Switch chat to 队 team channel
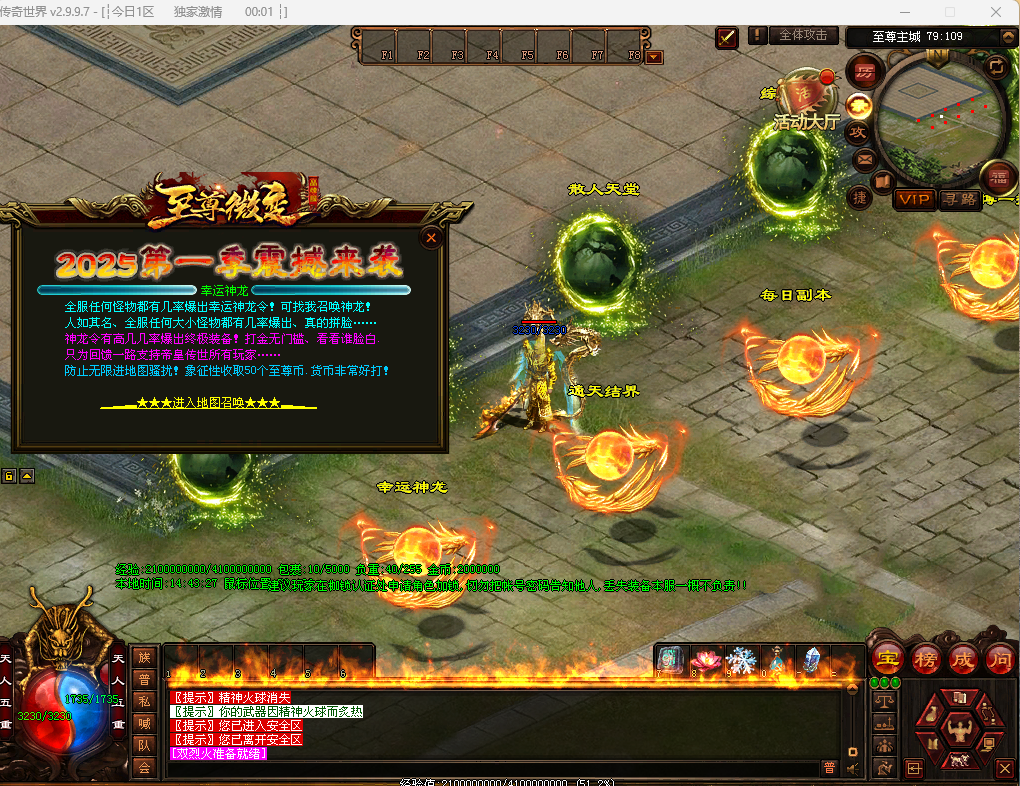The height and width of the screenshot is (786, 1020). point(144,745)
